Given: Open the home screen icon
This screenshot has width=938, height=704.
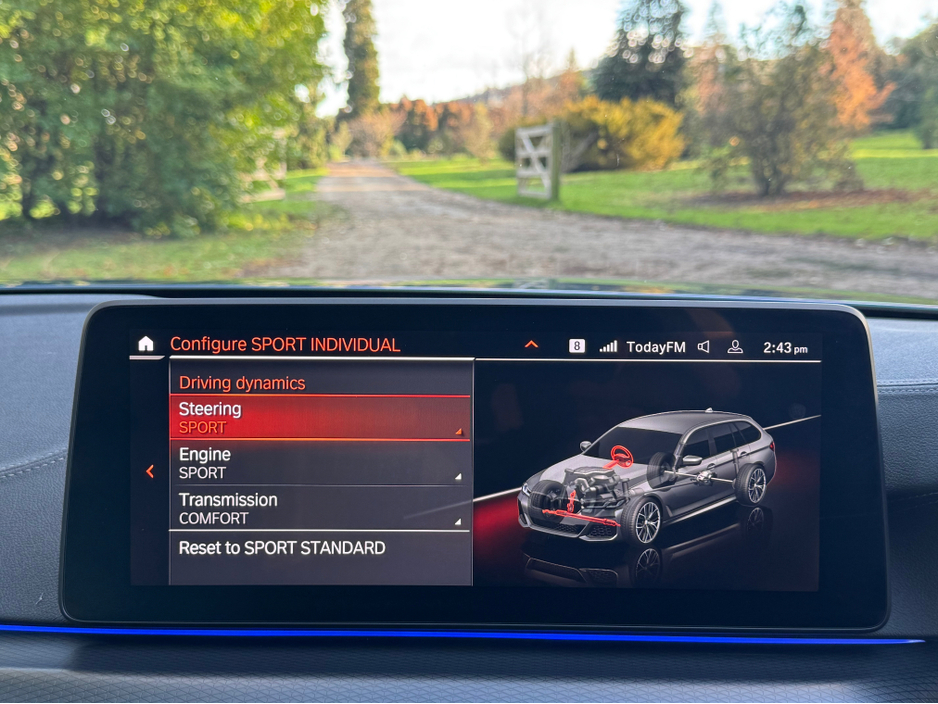Looking at the screenshot, I should pos(146,345).
